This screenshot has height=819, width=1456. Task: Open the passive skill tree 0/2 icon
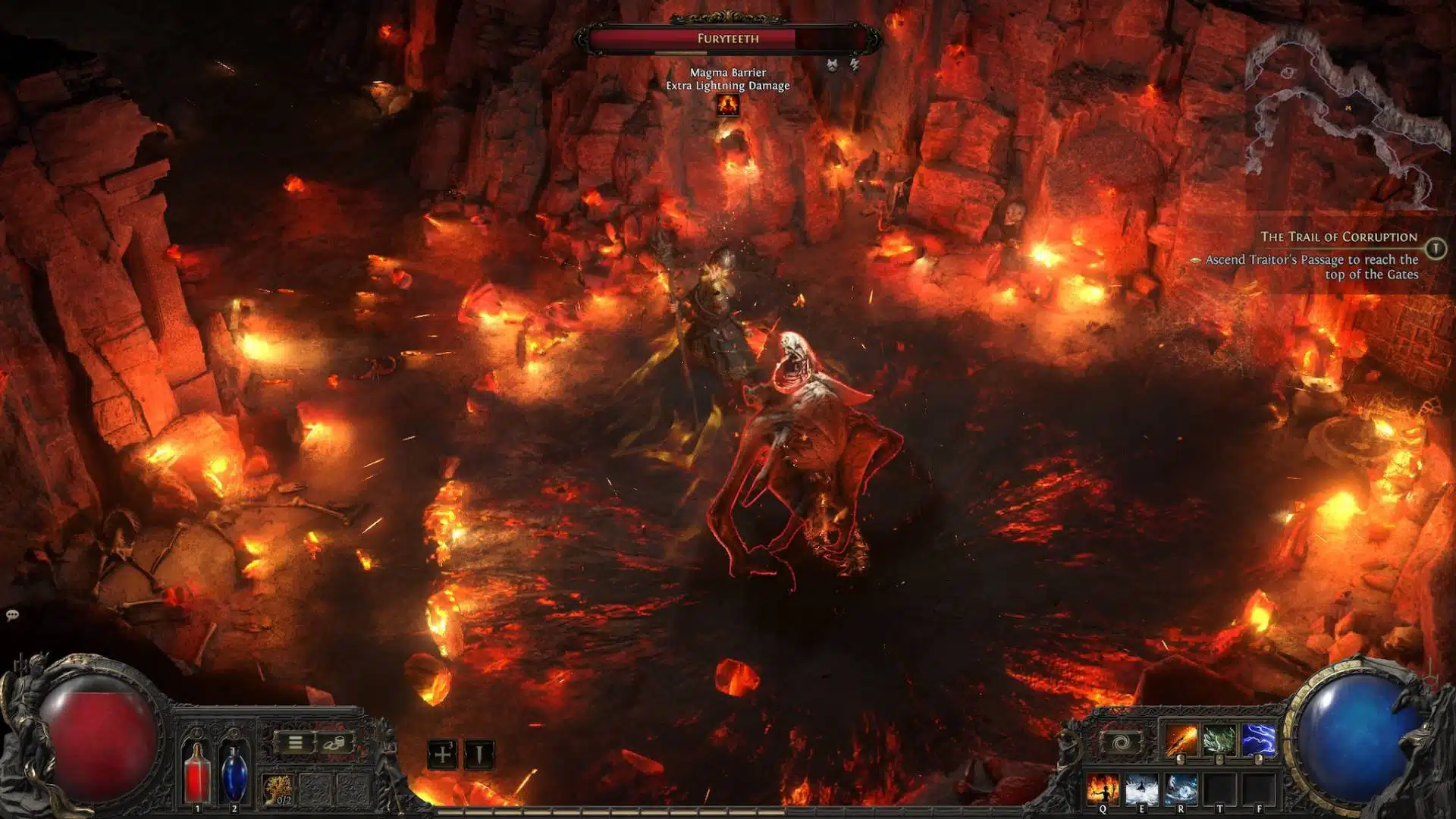coord(277,790)
